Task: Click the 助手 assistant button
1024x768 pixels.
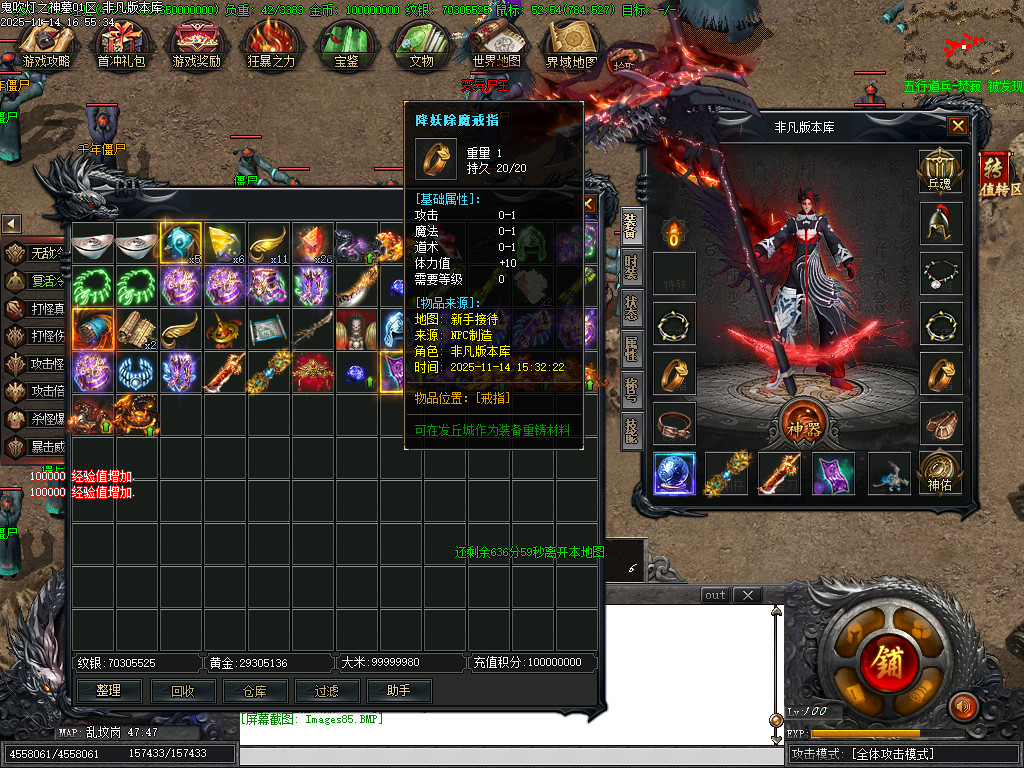Action: pyautogui.click(x=399, y=690)
